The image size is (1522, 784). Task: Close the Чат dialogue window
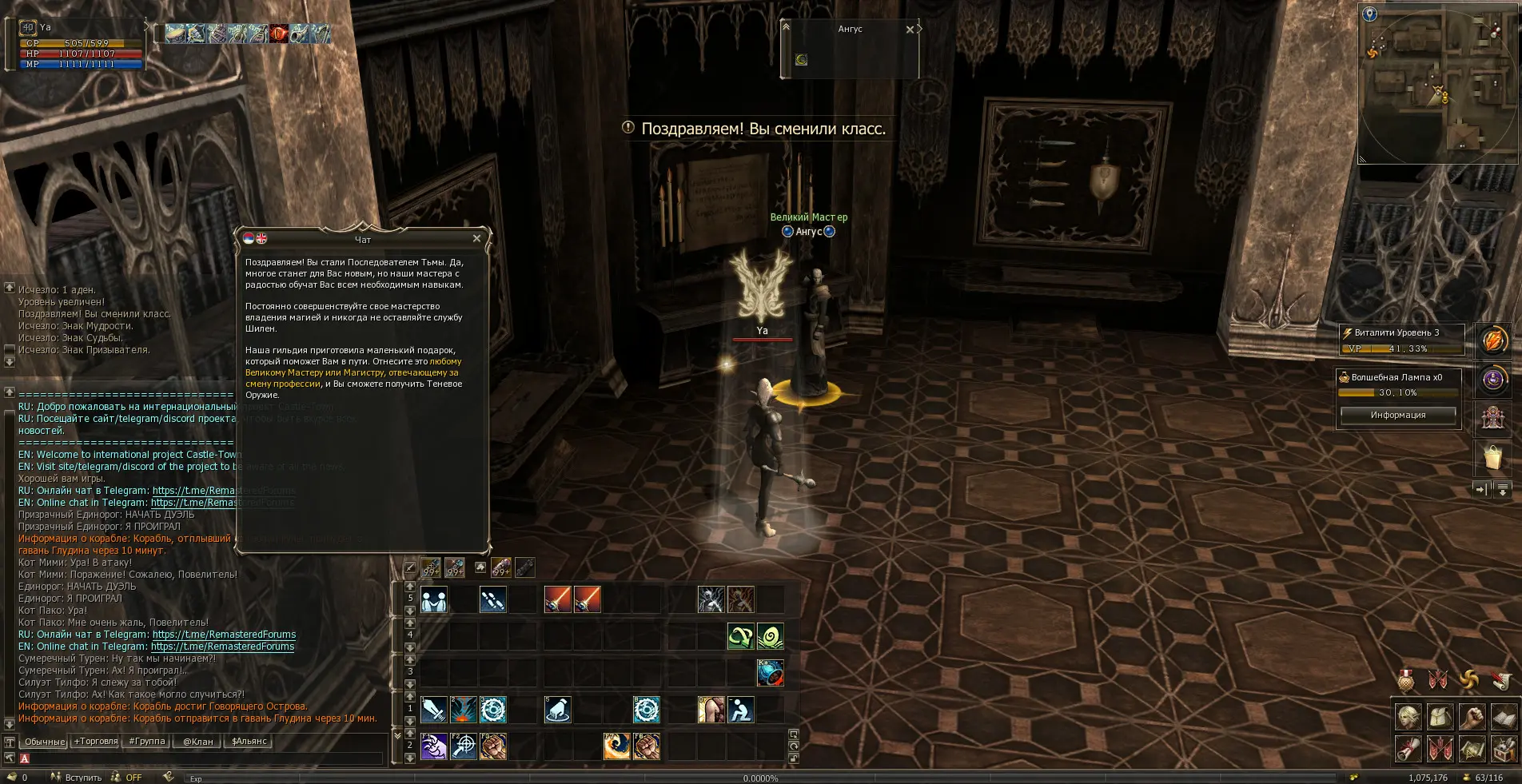click(x=476, y=238)
